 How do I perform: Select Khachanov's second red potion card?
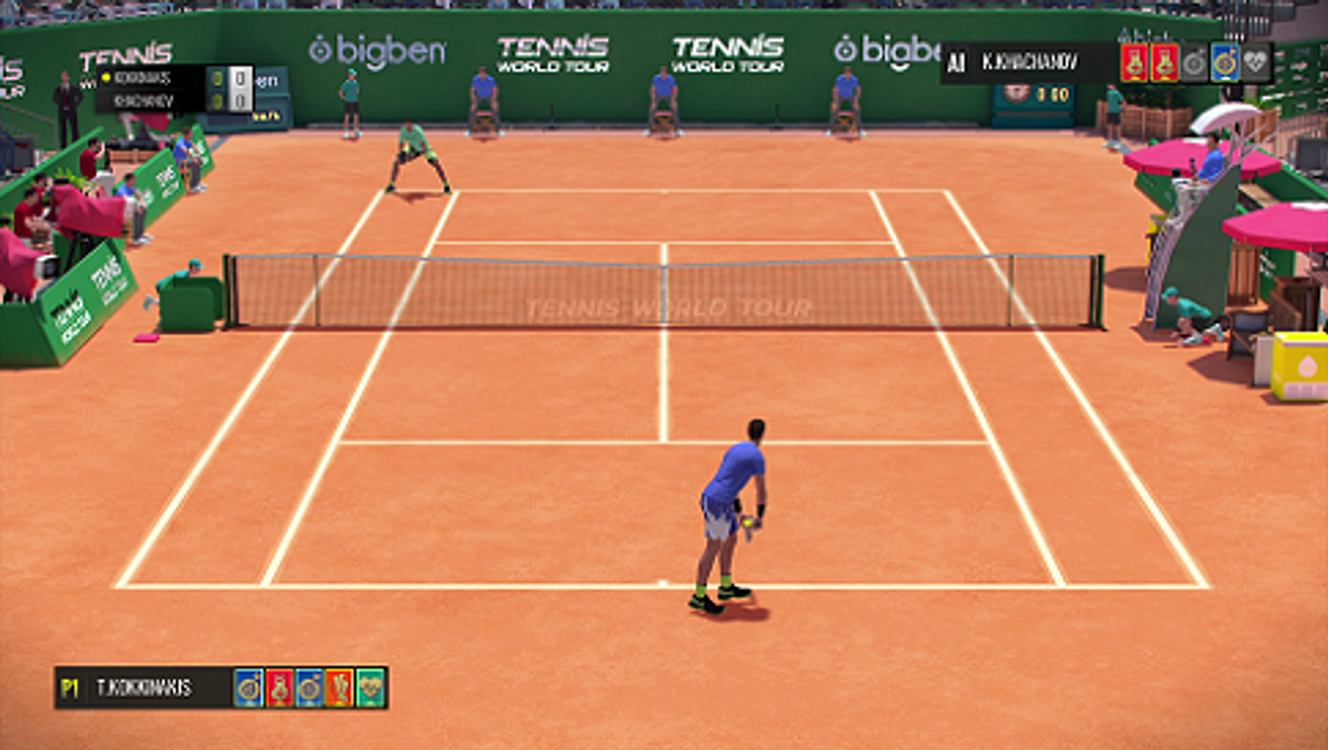tap(1164, 63)
